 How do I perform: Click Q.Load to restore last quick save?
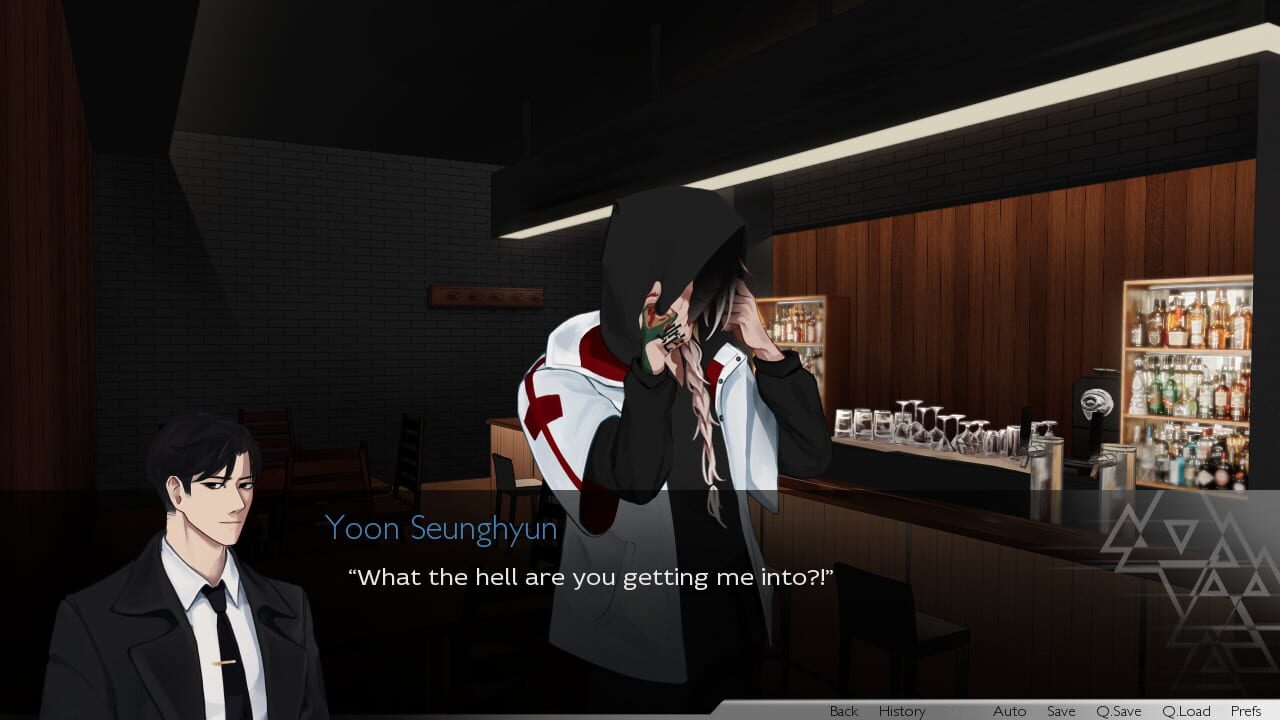tap(1185, 711)
